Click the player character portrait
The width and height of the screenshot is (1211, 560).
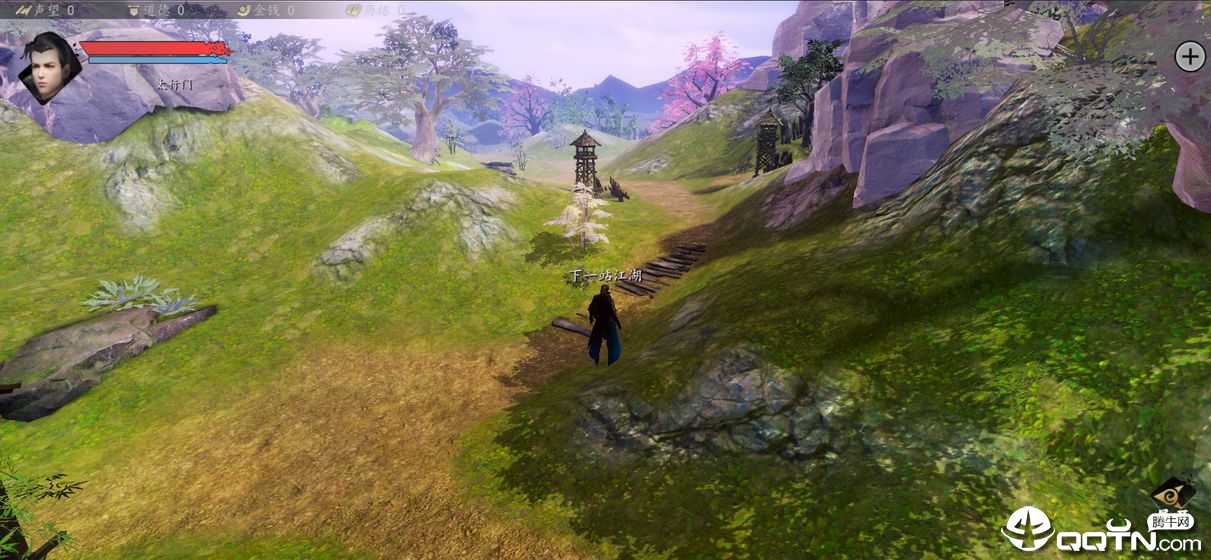pos(48,67)
